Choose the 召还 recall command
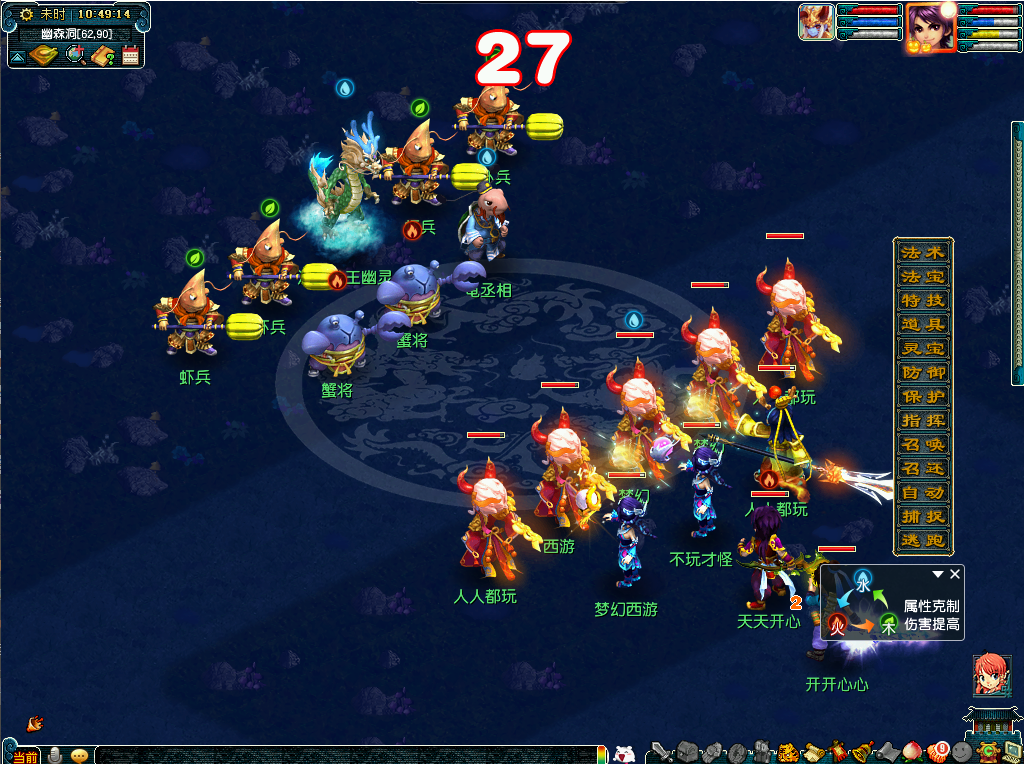 [x=921, y=469]
